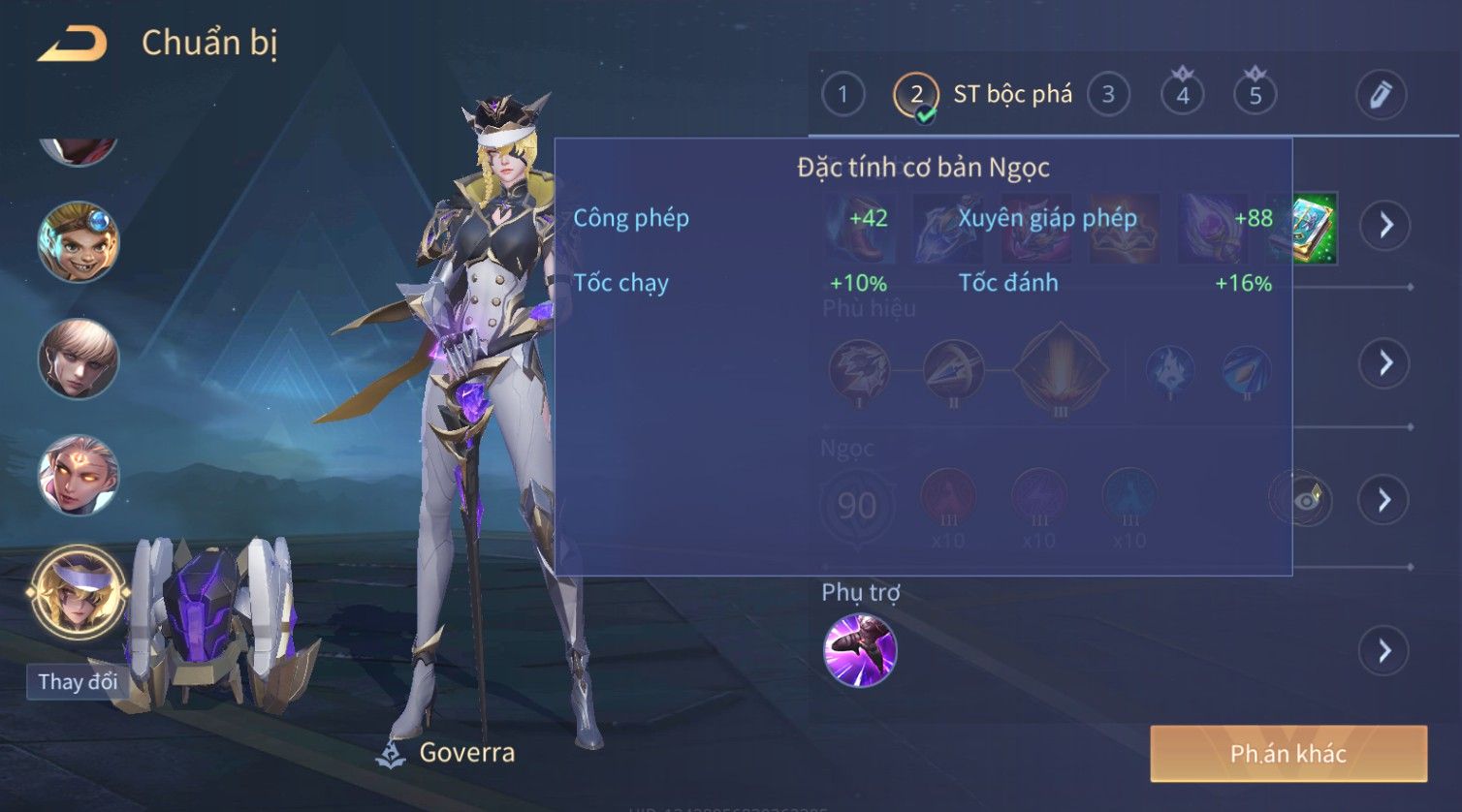Open the Phụ trợ selection arrow
The width and height of the screenshot is (1462, 812).
[x=1384, y=650]
